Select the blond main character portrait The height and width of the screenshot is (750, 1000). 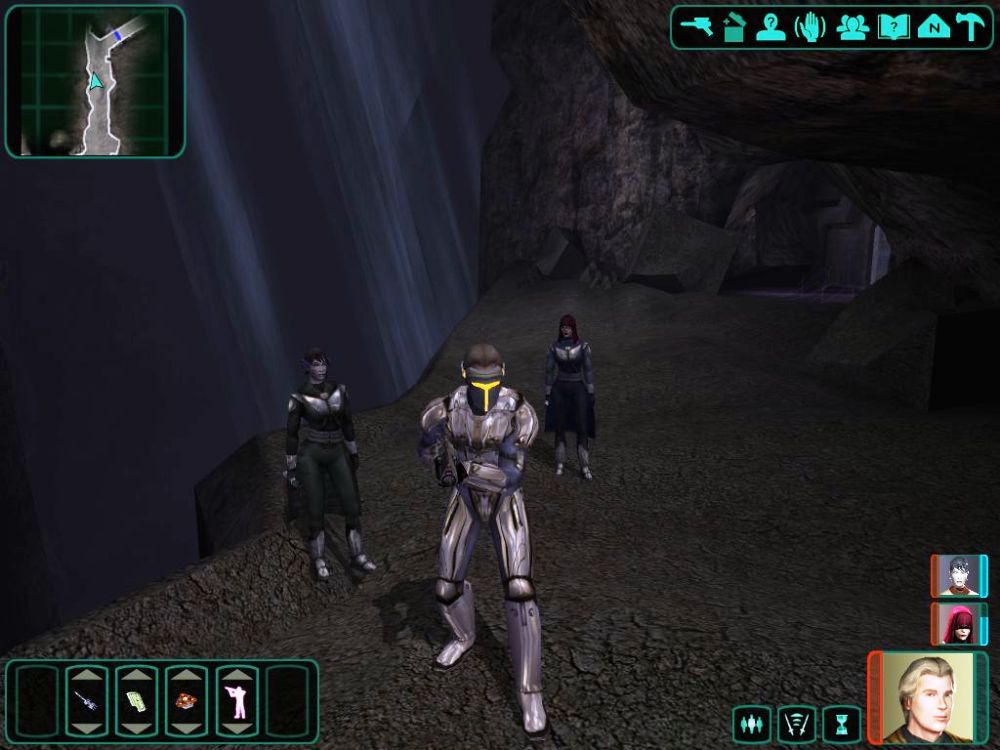(x=927, y=696)
